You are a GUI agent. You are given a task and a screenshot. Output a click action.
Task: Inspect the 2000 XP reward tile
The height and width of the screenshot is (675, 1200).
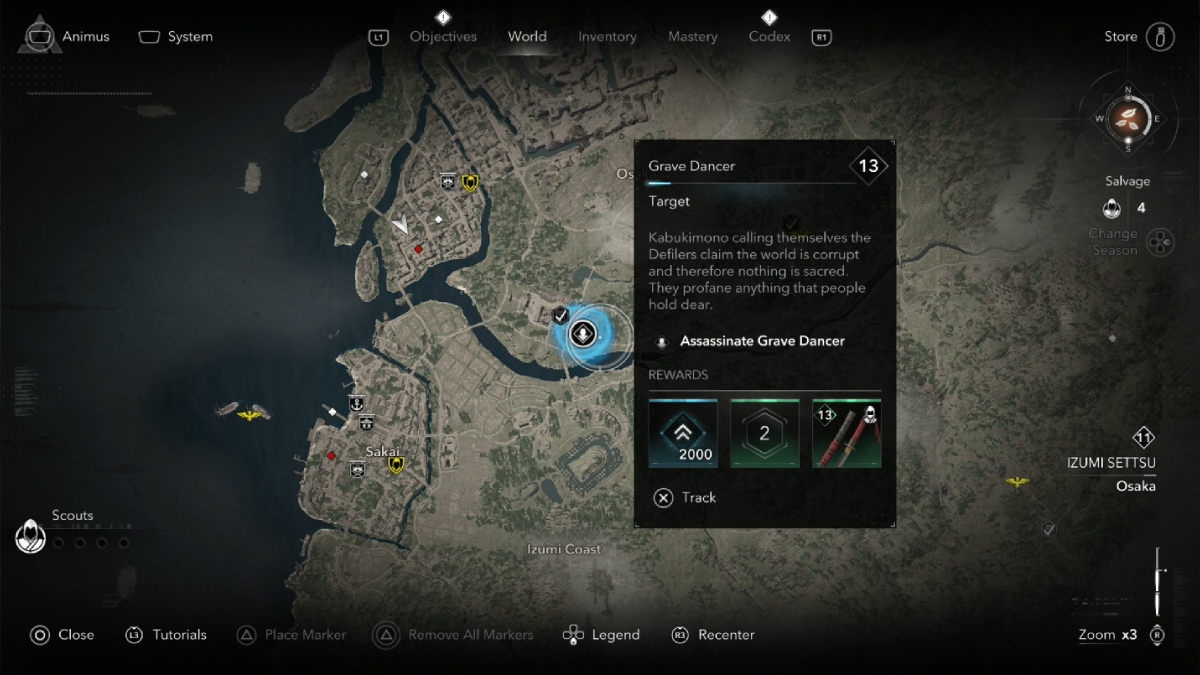pos(683,433)
